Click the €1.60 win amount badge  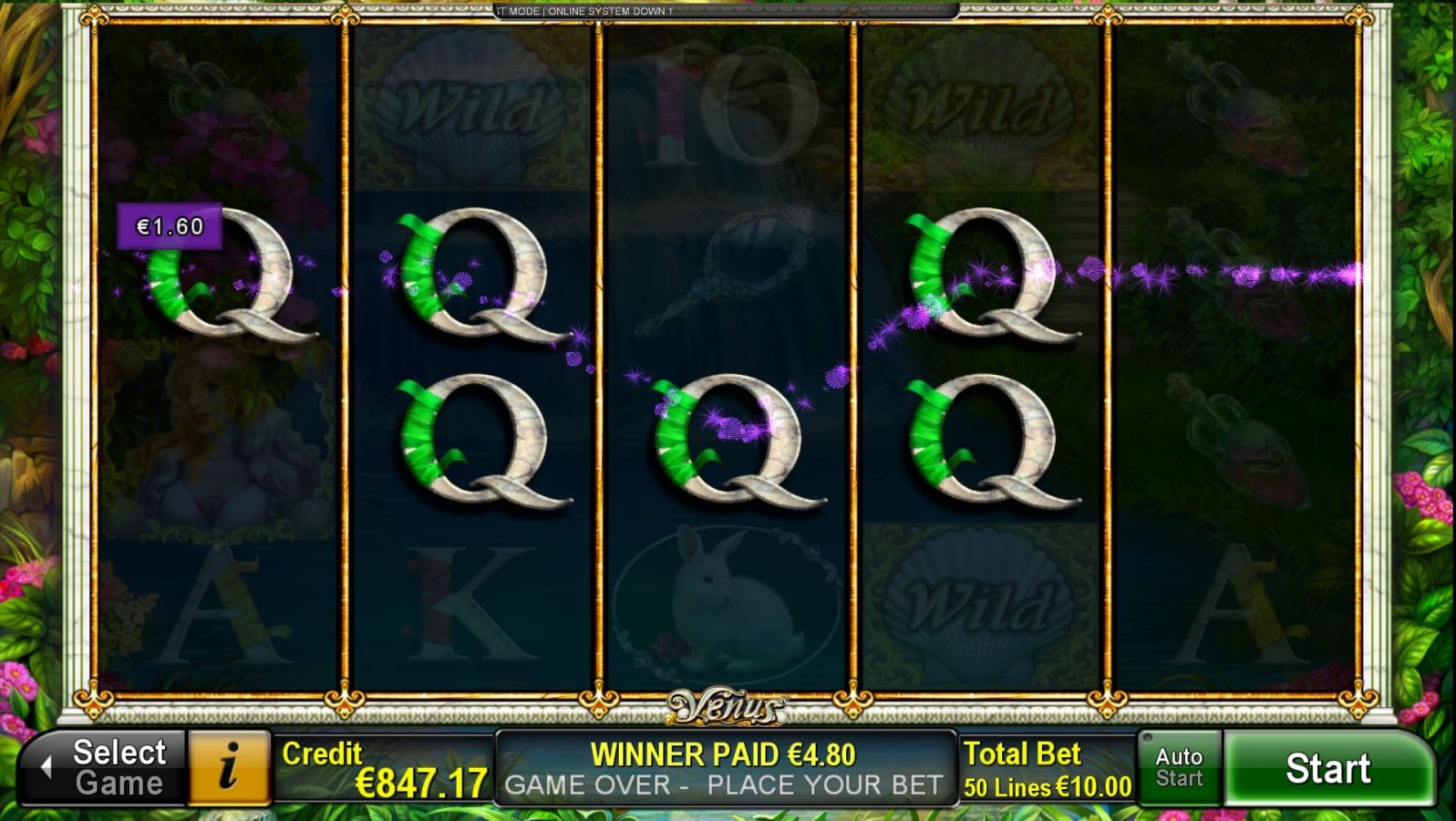[170, 223]
